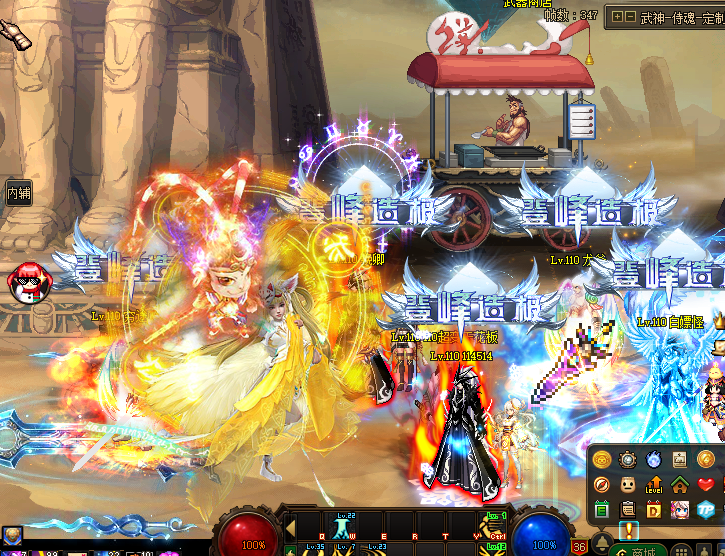Screen dimensions: 725x556
Task: Click the house icon in panel
Action: point(679,486)
